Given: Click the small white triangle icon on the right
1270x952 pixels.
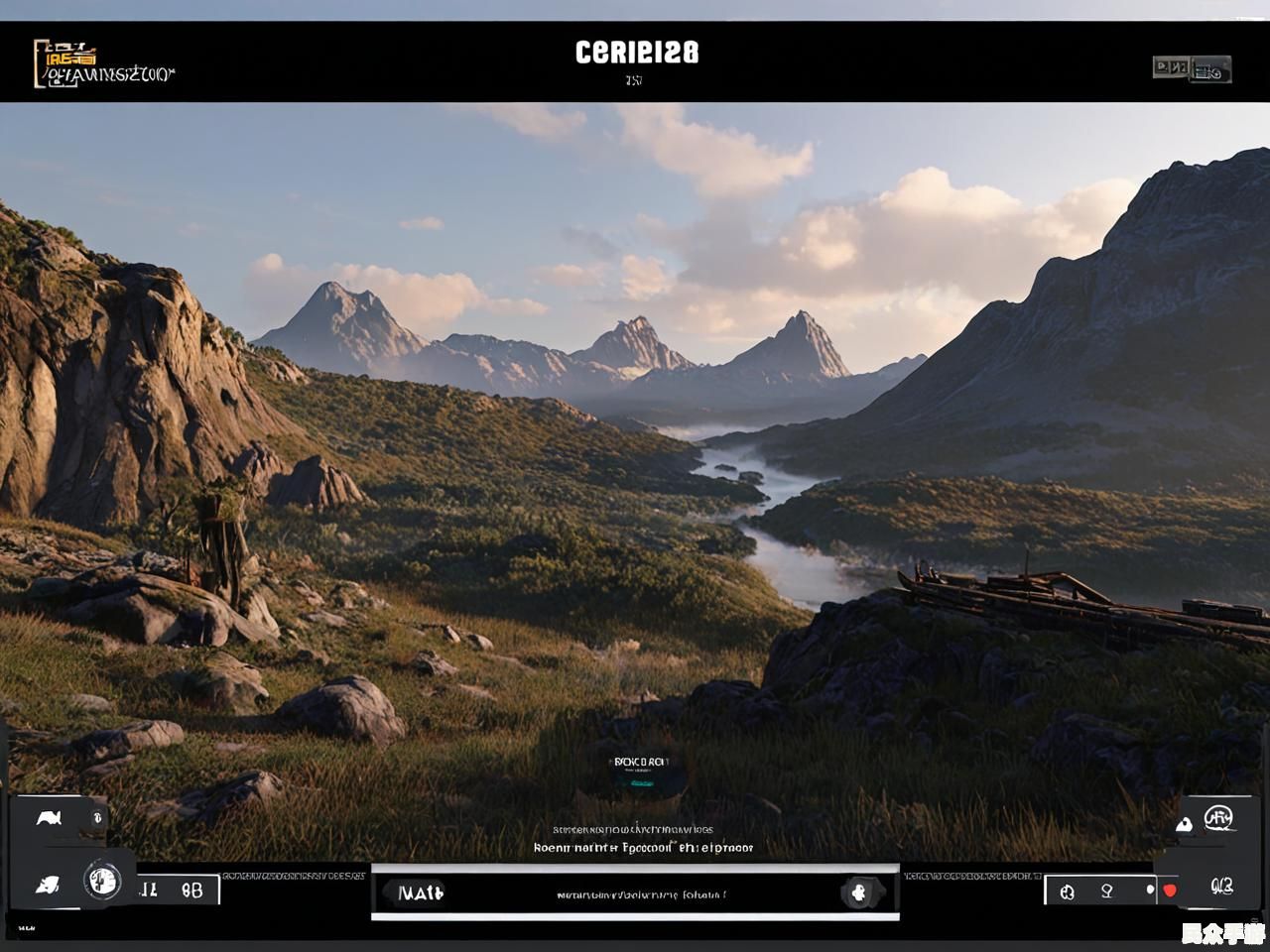Looking at the screenshot, I should [x=1184, y=824].
